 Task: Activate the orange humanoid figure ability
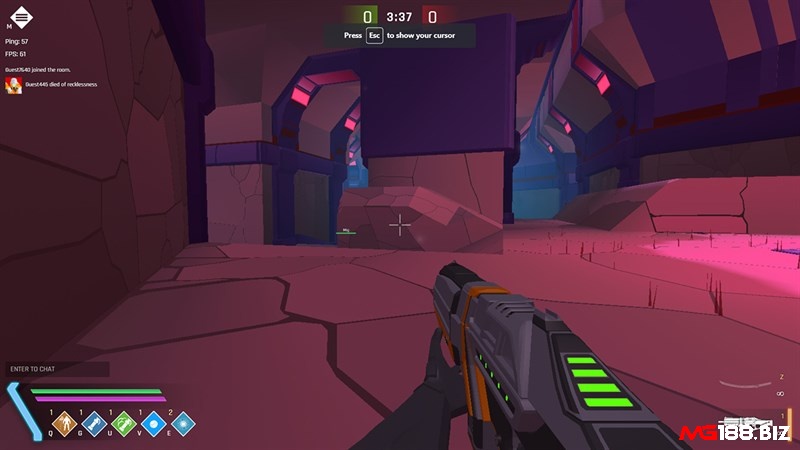(x=65, y=424)
